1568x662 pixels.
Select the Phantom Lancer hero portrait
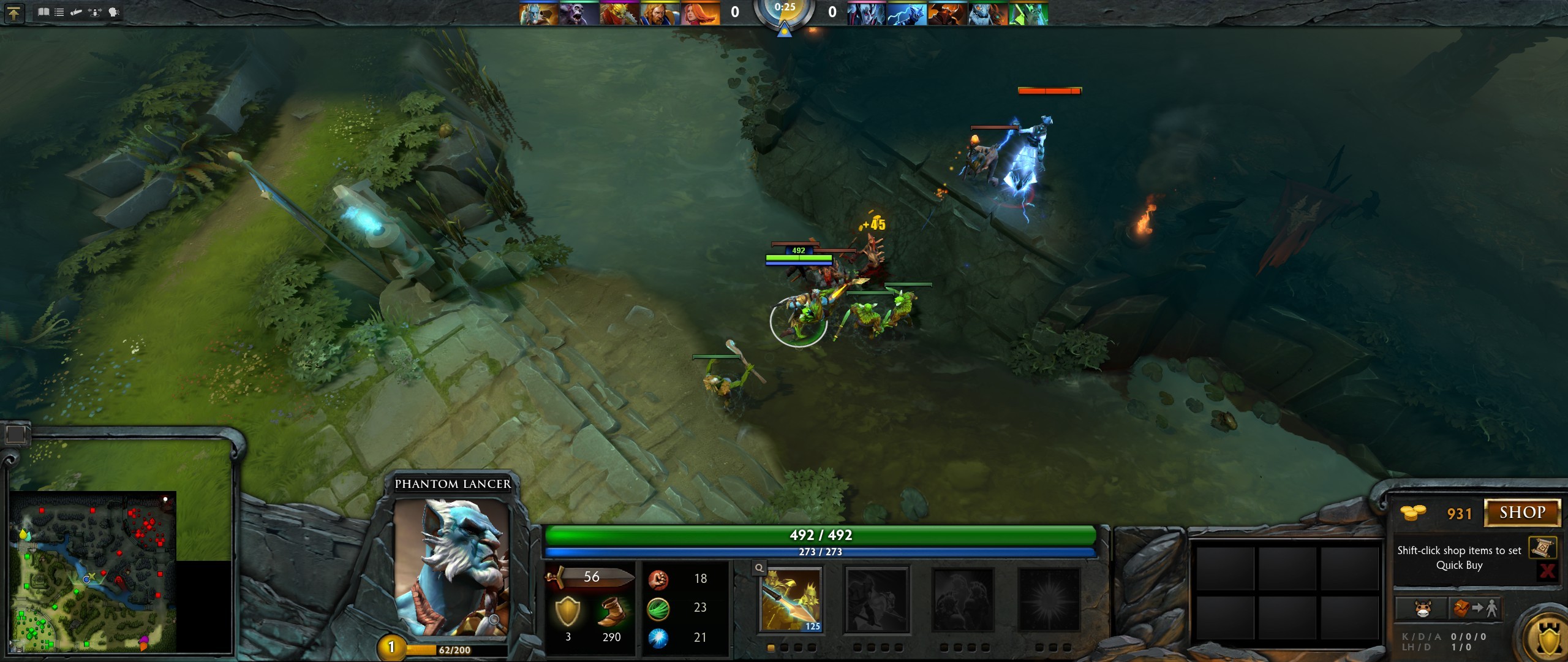[x=451, y=567]
